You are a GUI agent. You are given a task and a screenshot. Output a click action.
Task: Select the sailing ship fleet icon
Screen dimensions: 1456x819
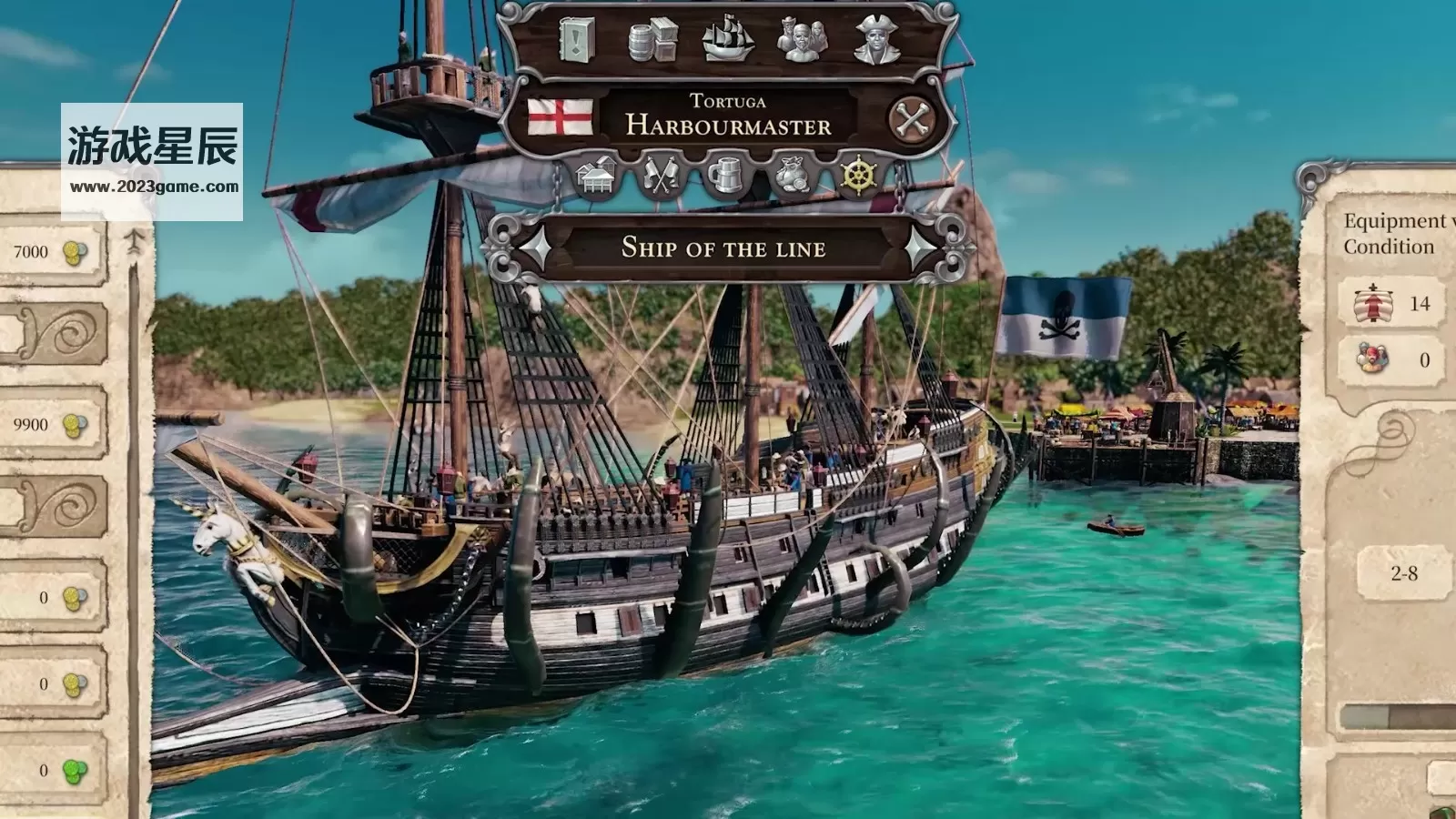(728, 39)
